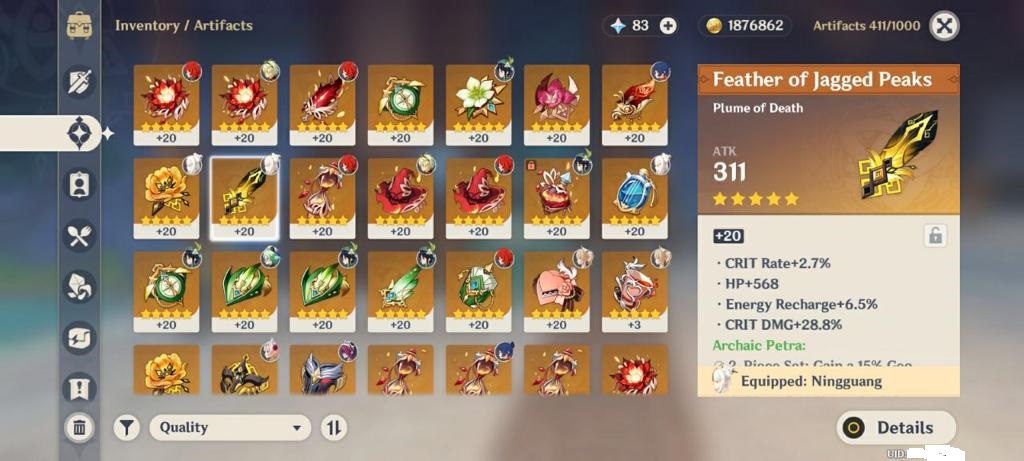
Task: Toggle the ascending/descending sort order button
Action: click(334, 428)
